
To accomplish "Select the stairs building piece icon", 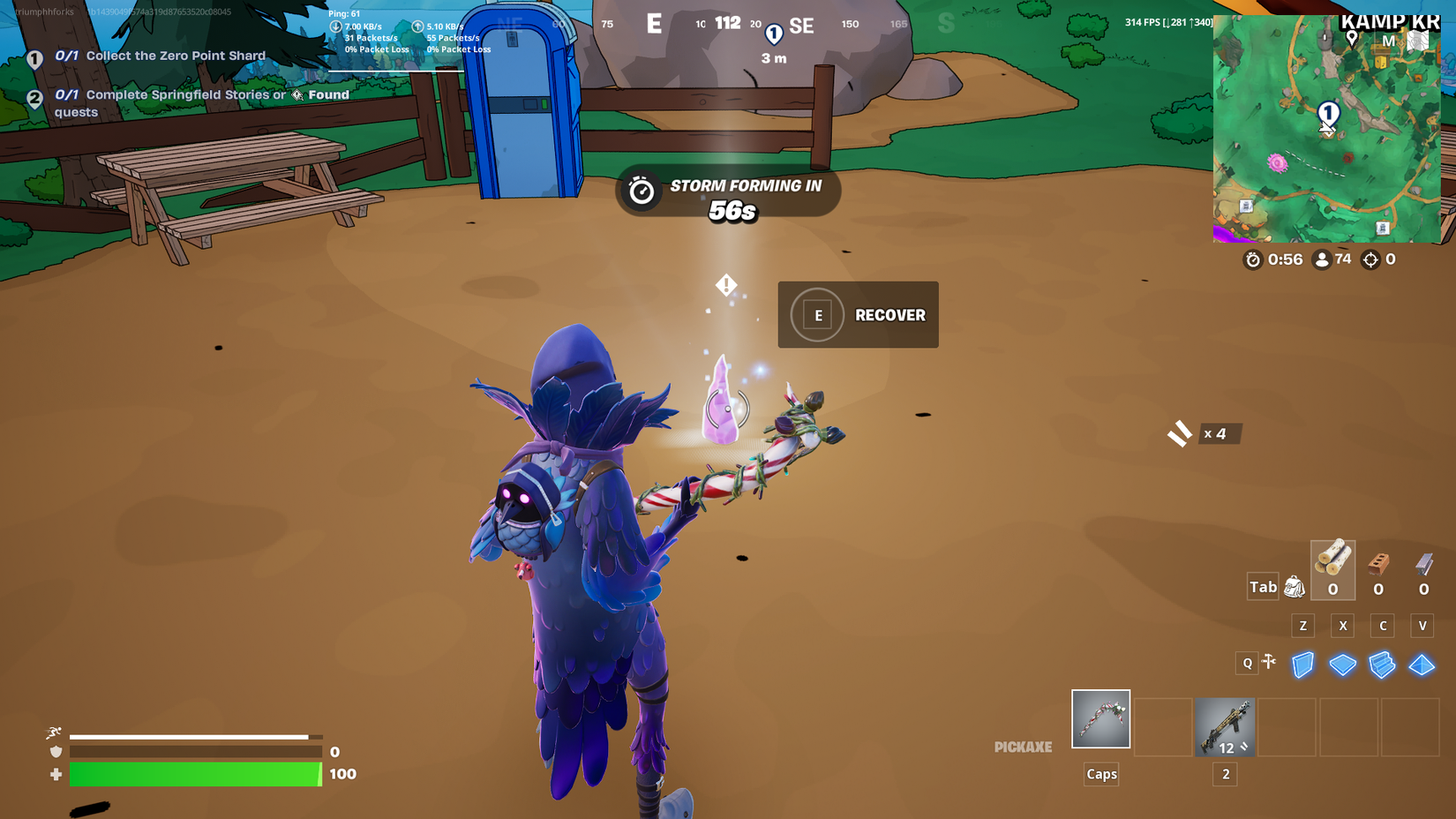I will click(x=1382, y=665).
